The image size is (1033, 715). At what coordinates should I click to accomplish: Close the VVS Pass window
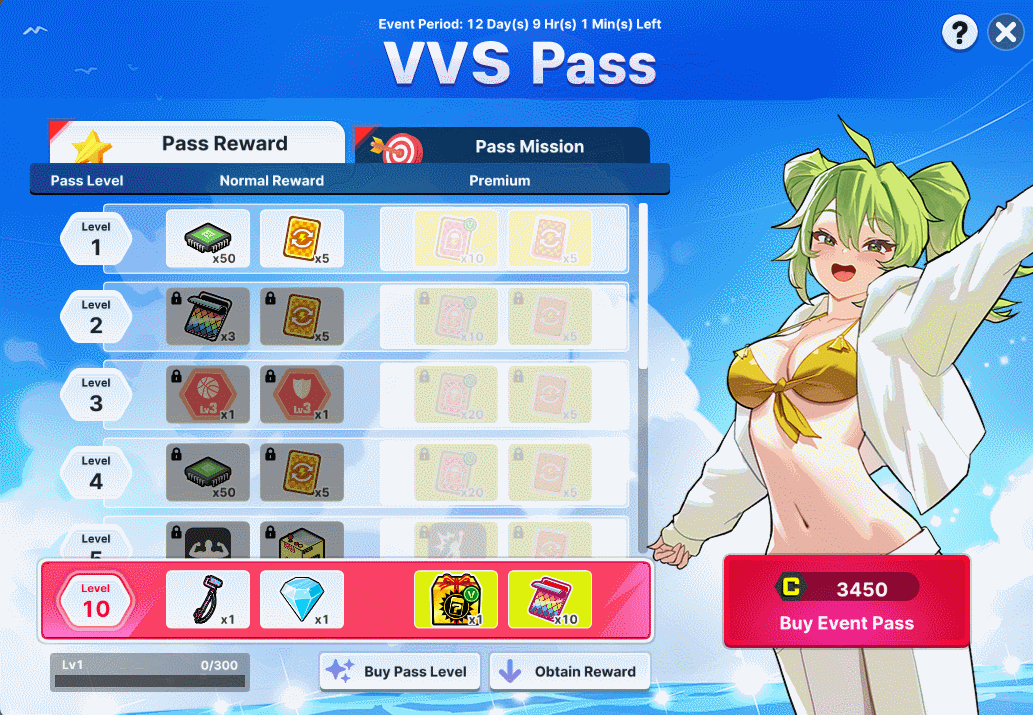point(1005,34)
